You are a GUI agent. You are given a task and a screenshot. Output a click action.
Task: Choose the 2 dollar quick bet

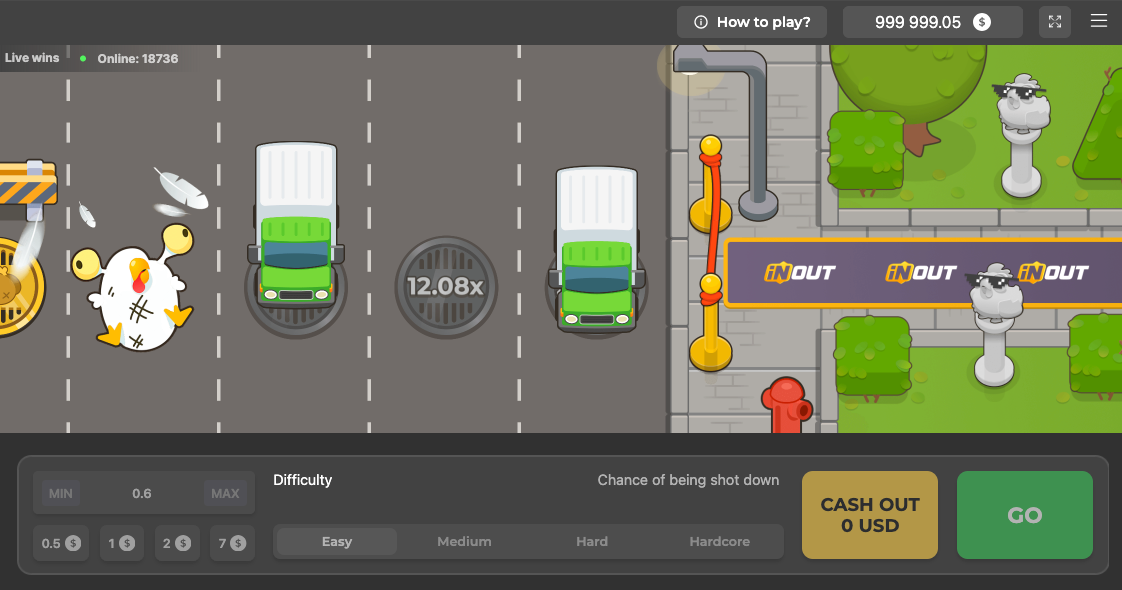coord(177,543)
